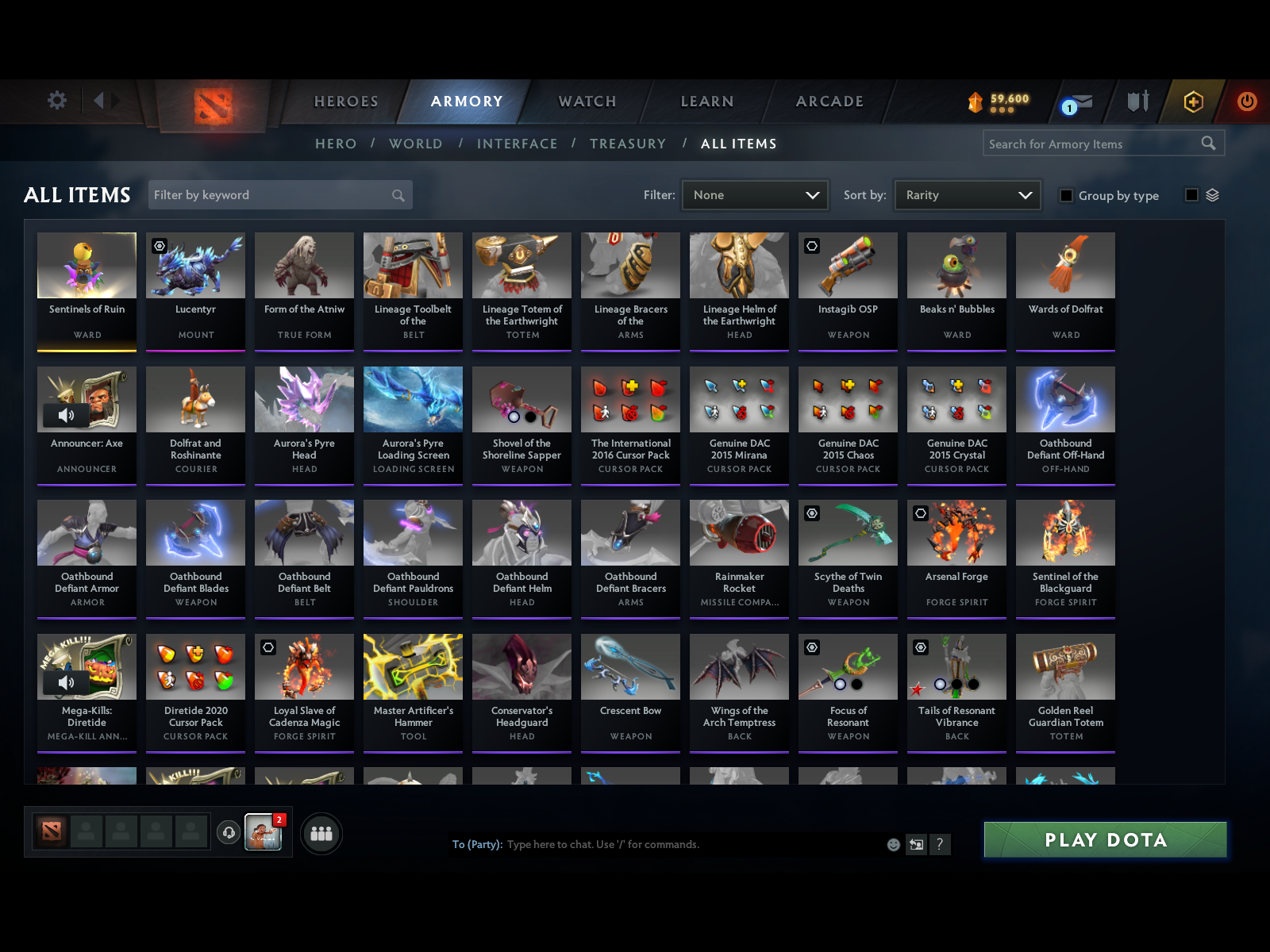
Task: Click the PLAY DOTA button
Action: (1105, 839)
